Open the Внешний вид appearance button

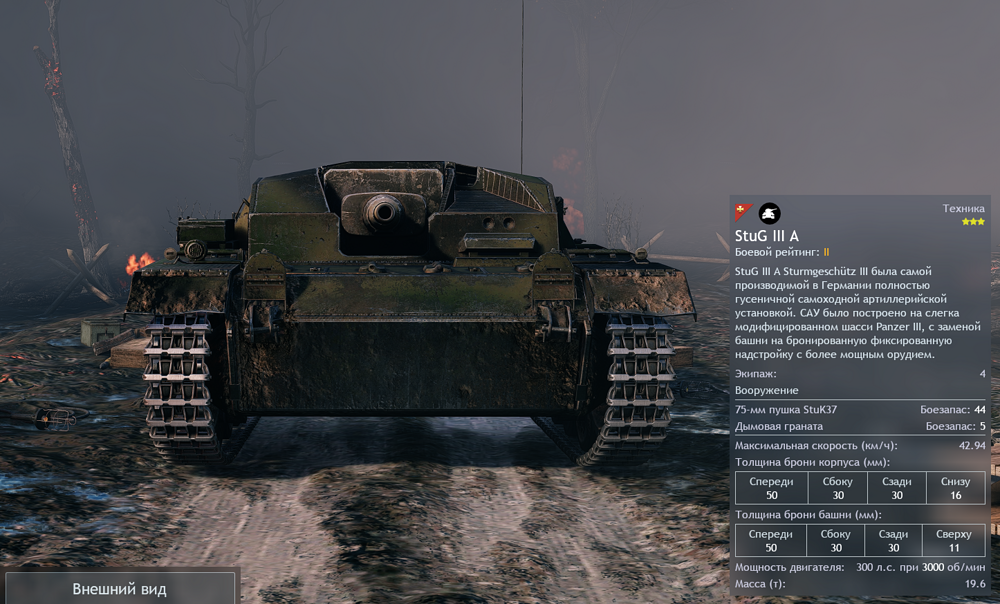(x=119, y=588)
